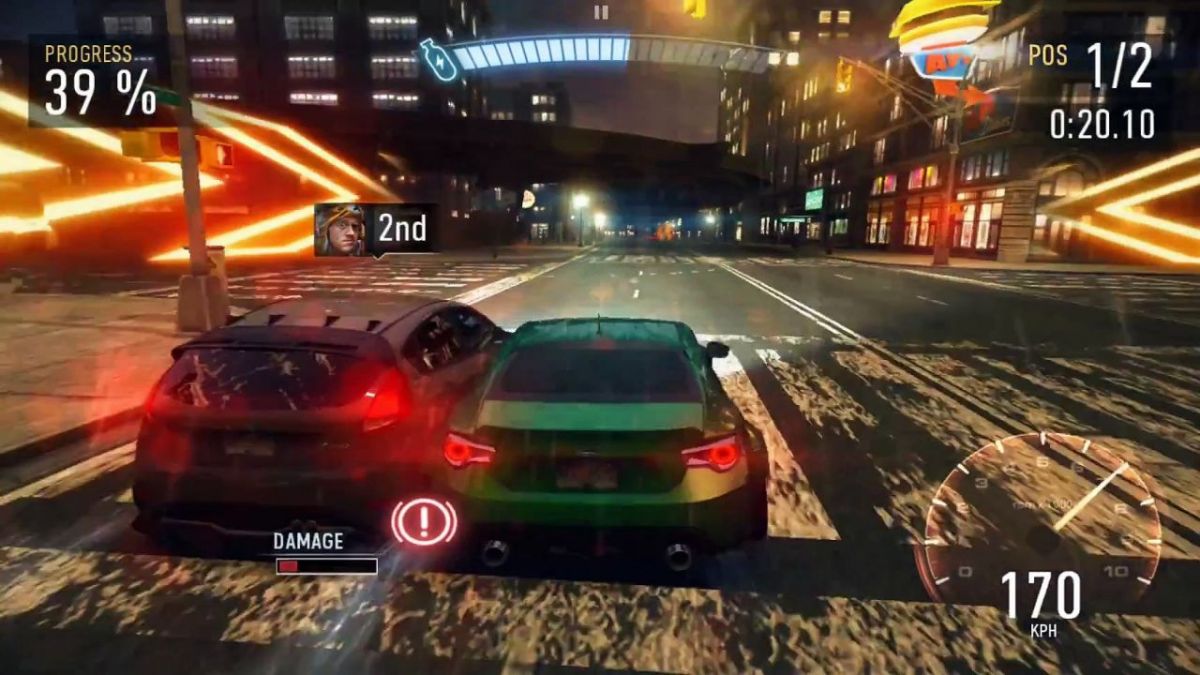Activate the nitro boost canister icon
The height and width of the screenshot is (675, 1200).
point(437,59)
